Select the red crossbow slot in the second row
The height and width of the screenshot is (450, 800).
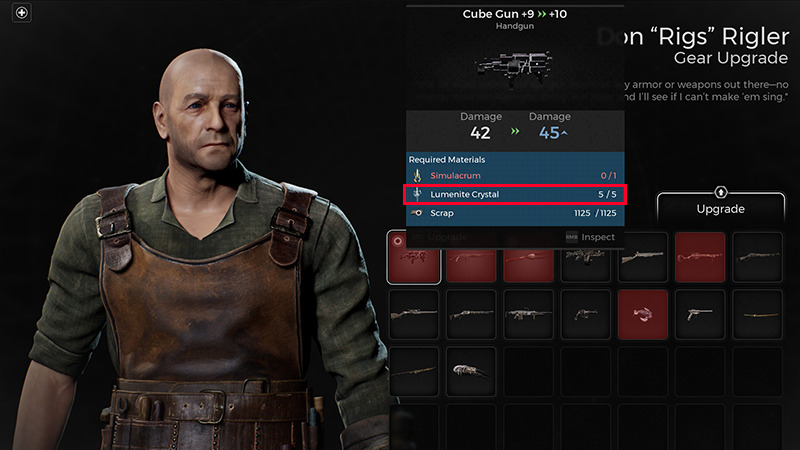(643, 313)
